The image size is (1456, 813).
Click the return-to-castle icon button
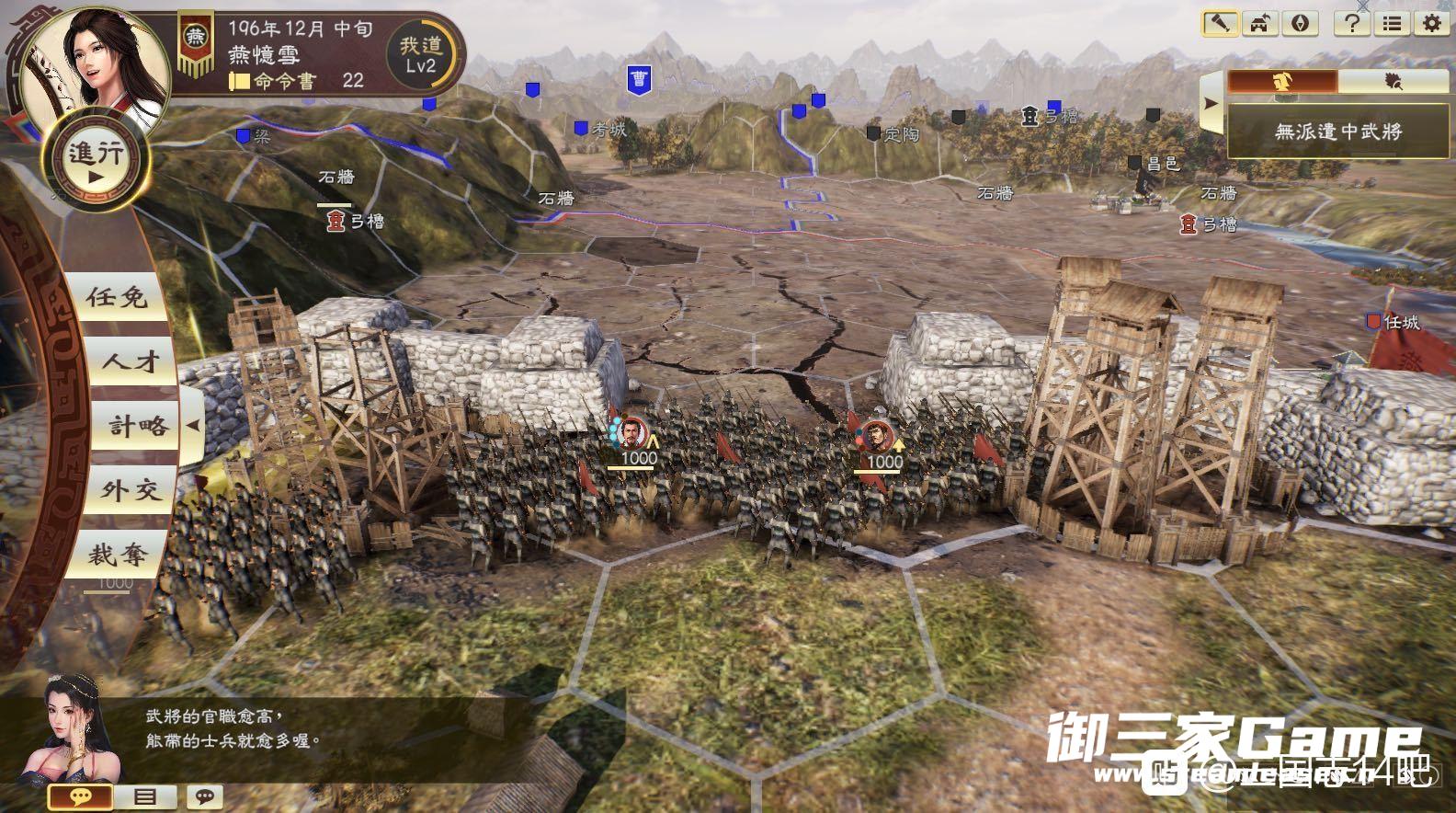1260,23
